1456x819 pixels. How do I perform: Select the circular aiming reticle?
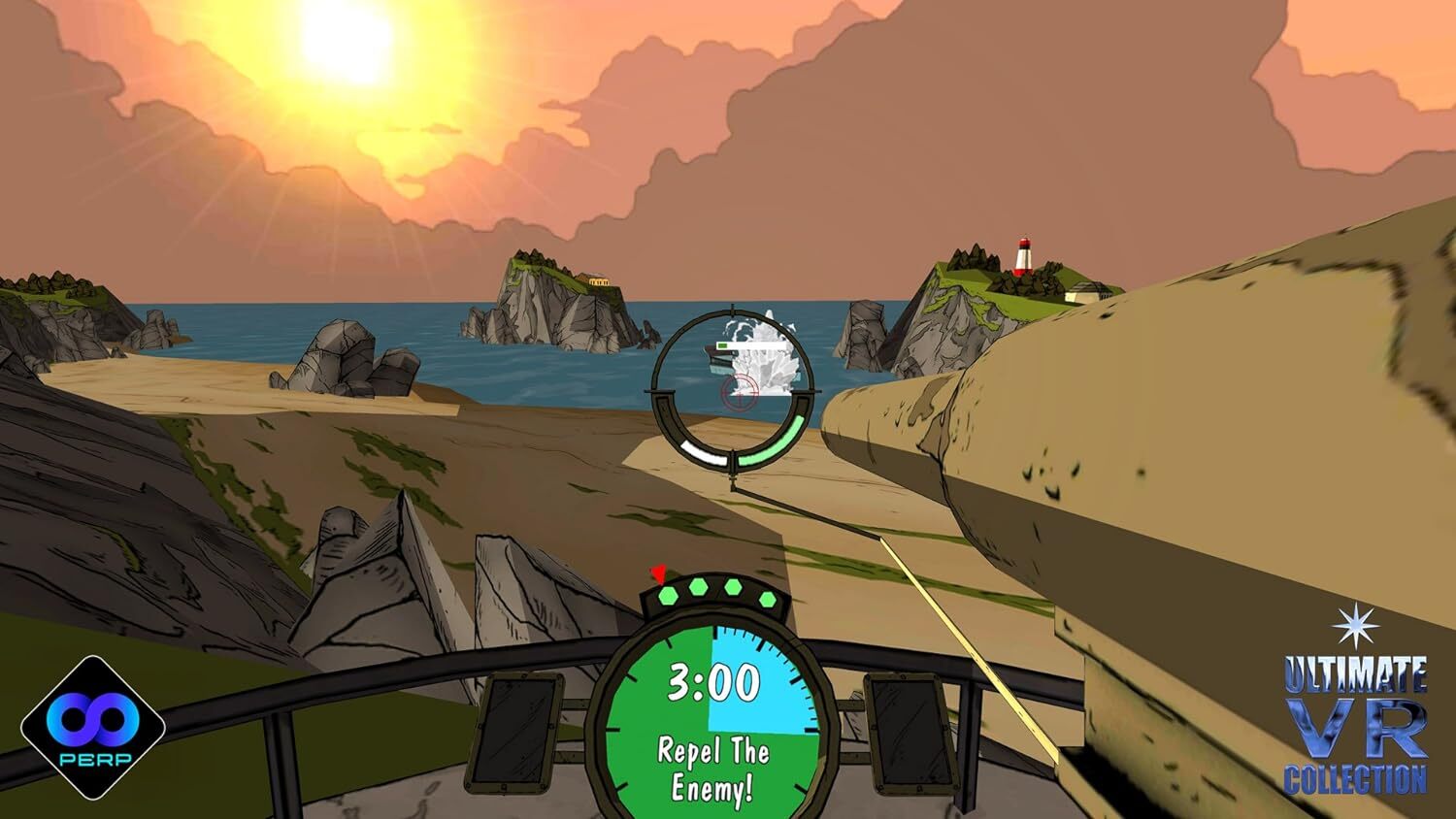coord(736,388)
